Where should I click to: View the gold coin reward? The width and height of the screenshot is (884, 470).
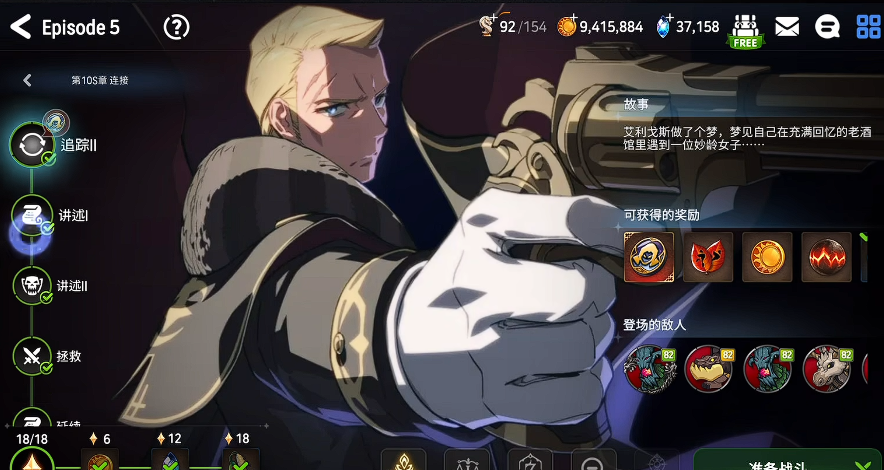(767, 257)
